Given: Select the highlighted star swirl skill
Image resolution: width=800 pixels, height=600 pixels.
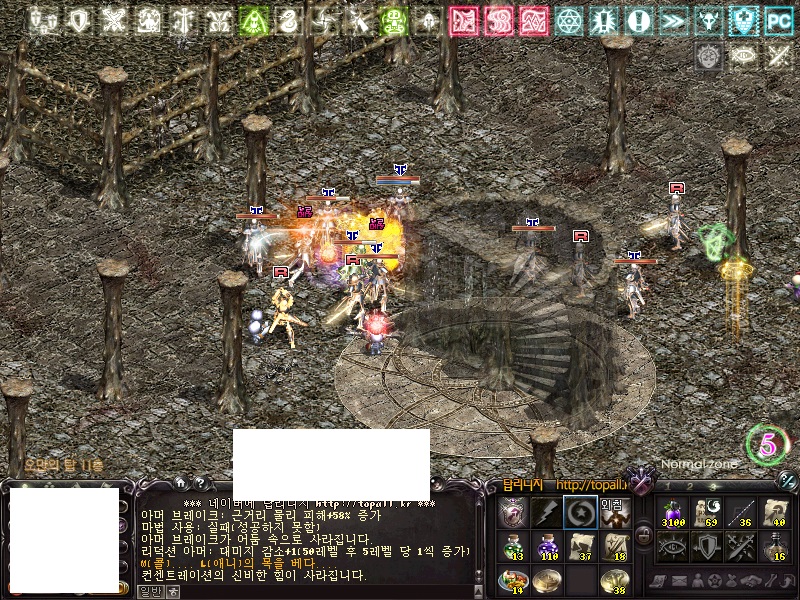Looking at the screenshot, I should 580,512.
